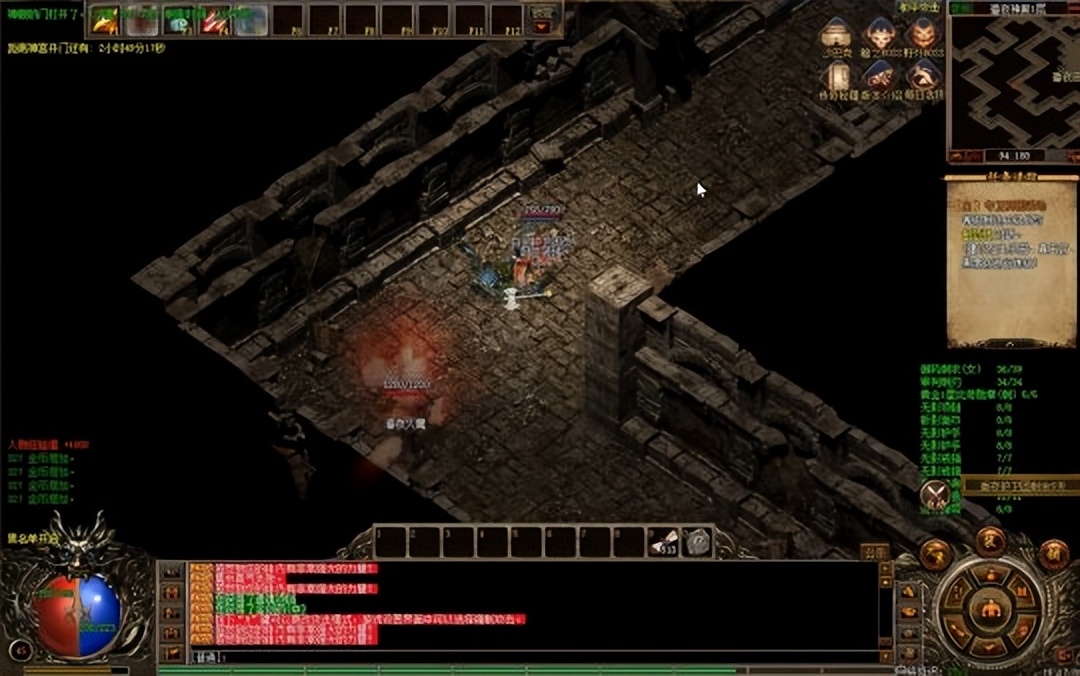Click the round gold button above the wheel
The image size is (1080, 676).
990,541
